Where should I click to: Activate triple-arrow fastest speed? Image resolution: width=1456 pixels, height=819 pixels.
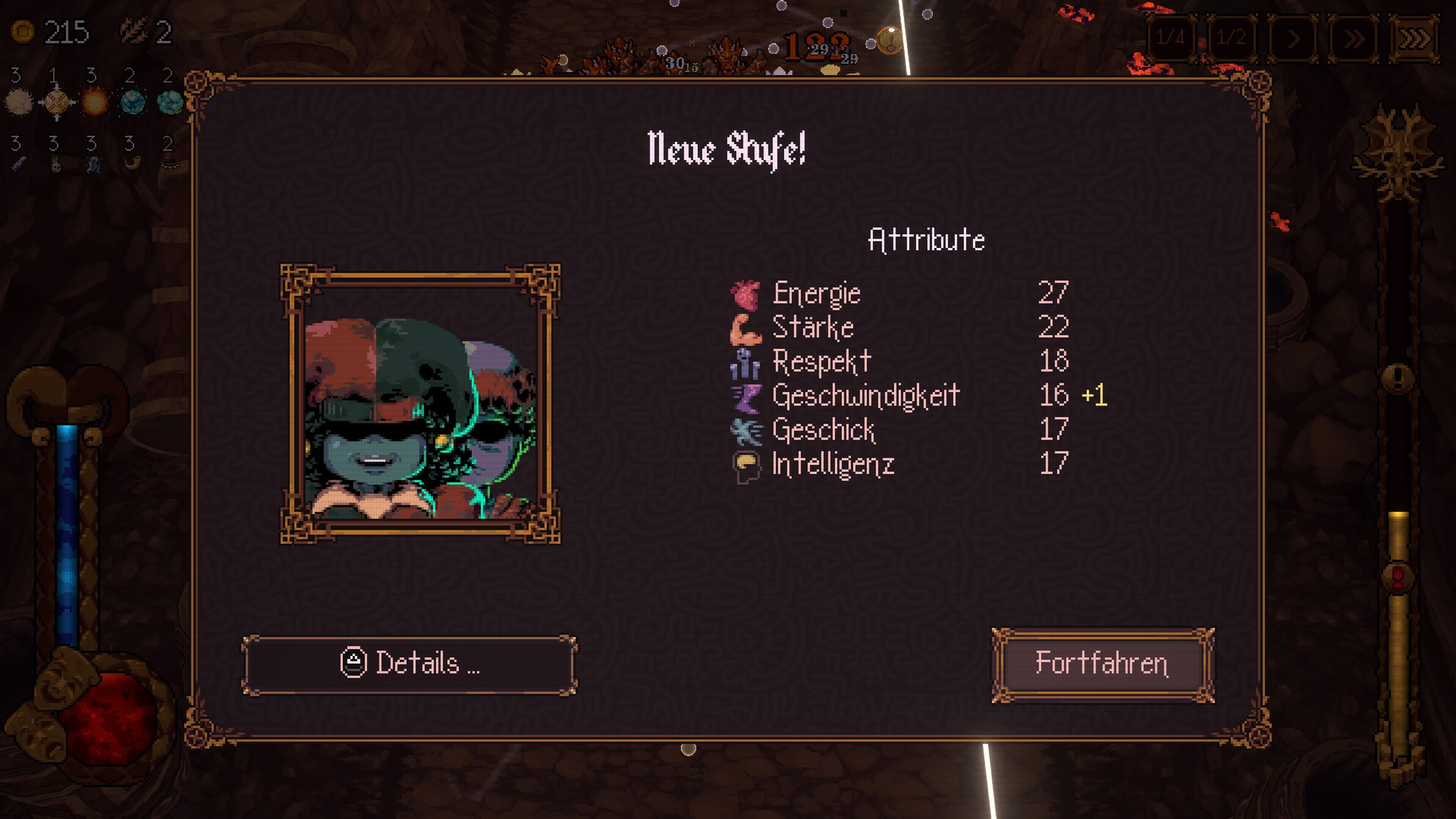1414,38
